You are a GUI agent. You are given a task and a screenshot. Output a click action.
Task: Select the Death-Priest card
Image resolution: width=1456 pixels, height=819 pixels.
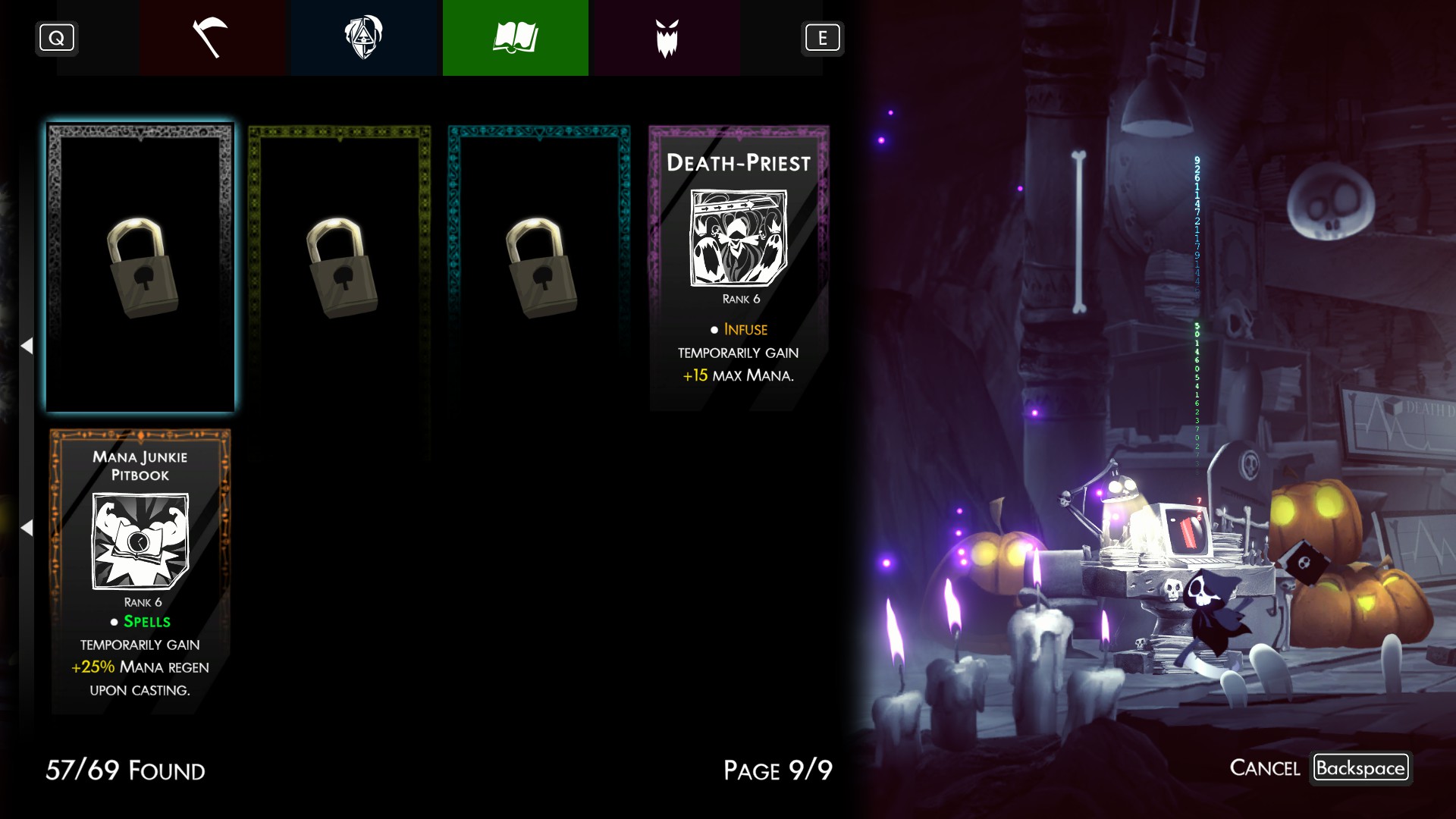click(739, 268)
